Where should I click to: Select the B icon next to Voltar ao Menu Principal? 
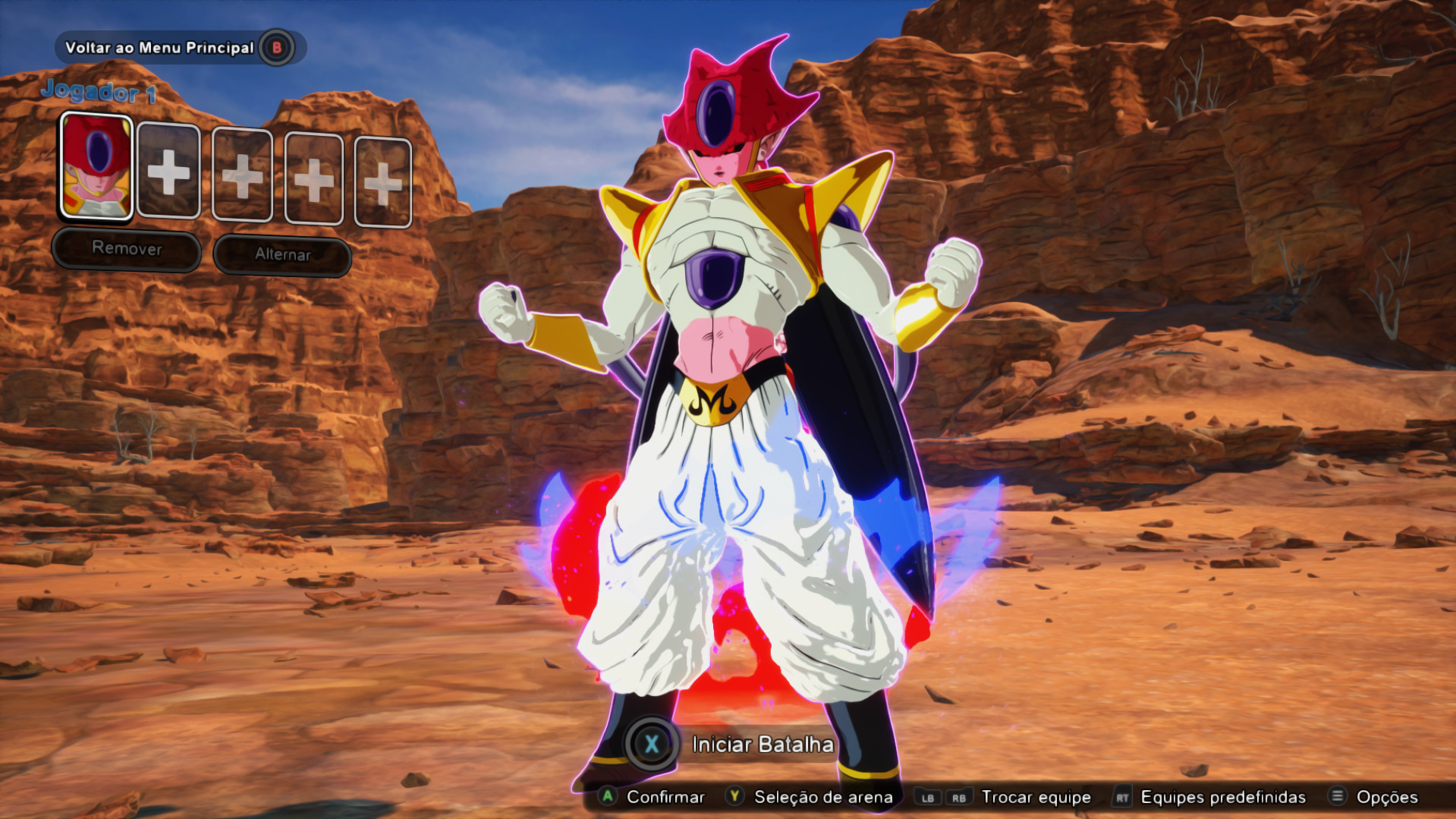coord(275,47)
